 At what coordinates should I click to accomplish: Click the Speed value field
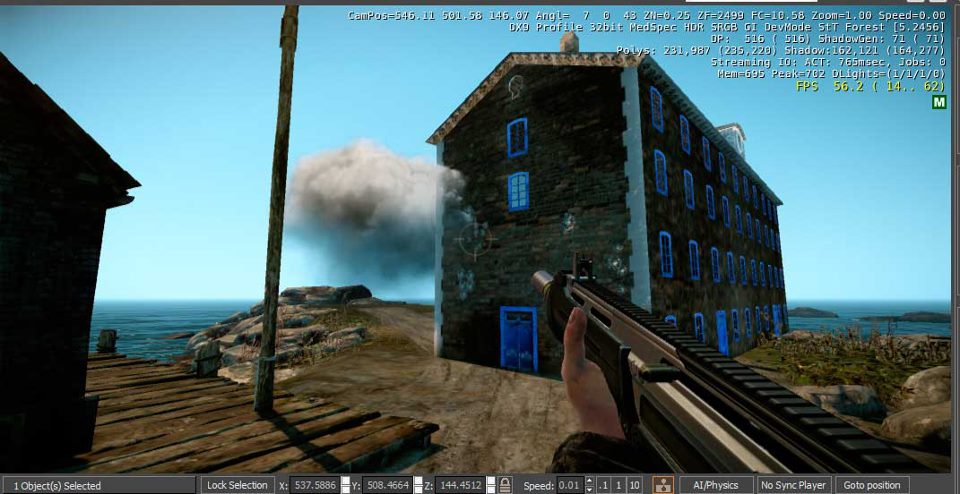pyautogui.click(x=568, y=485)
